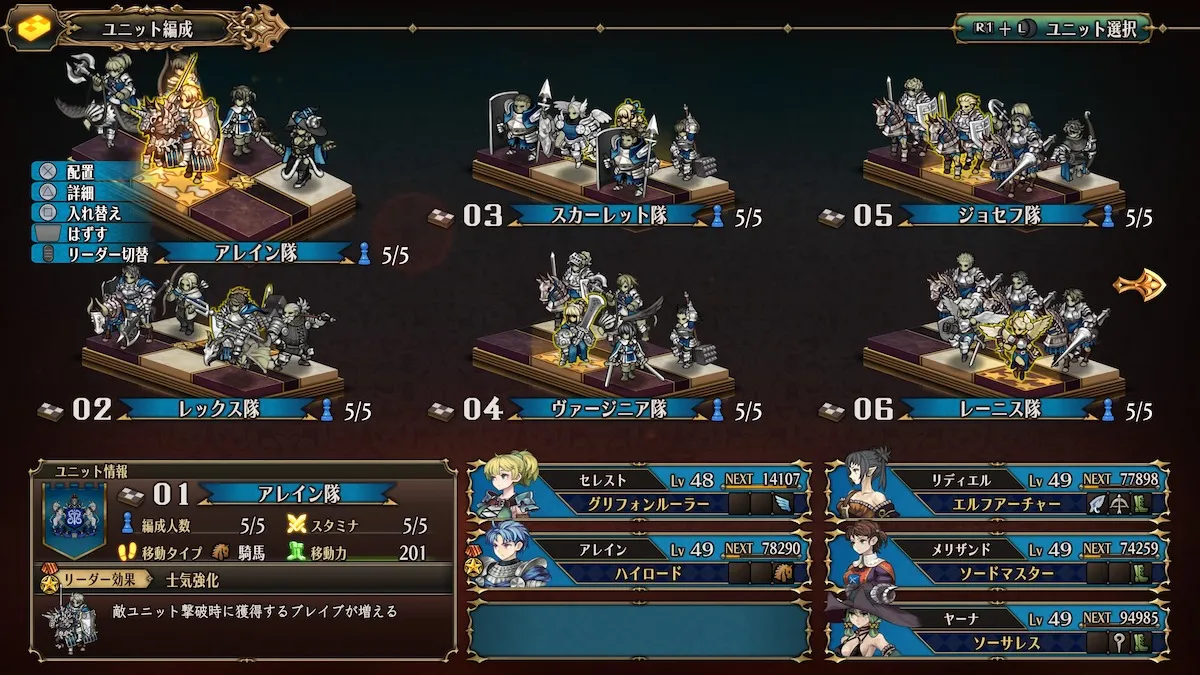The height and width of the screenshot is (675, 1200).
Task: Select unit 05 ジョセフ隊
Action: coord(998,215)
